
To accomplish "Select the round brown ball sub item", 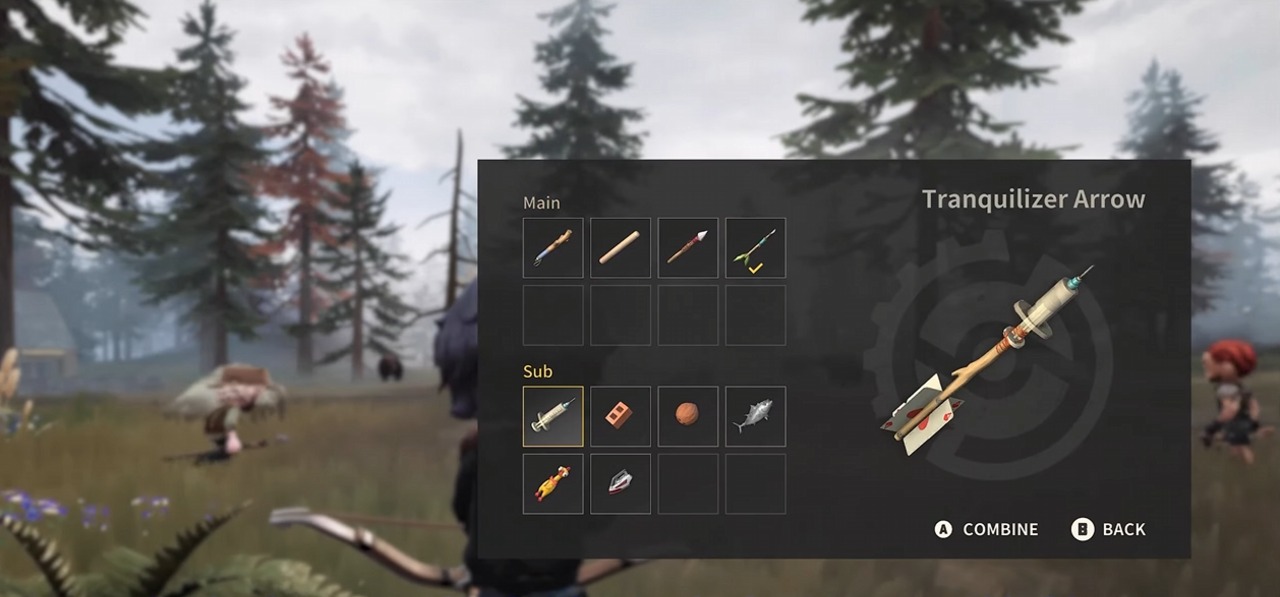I will pos(688,416).
